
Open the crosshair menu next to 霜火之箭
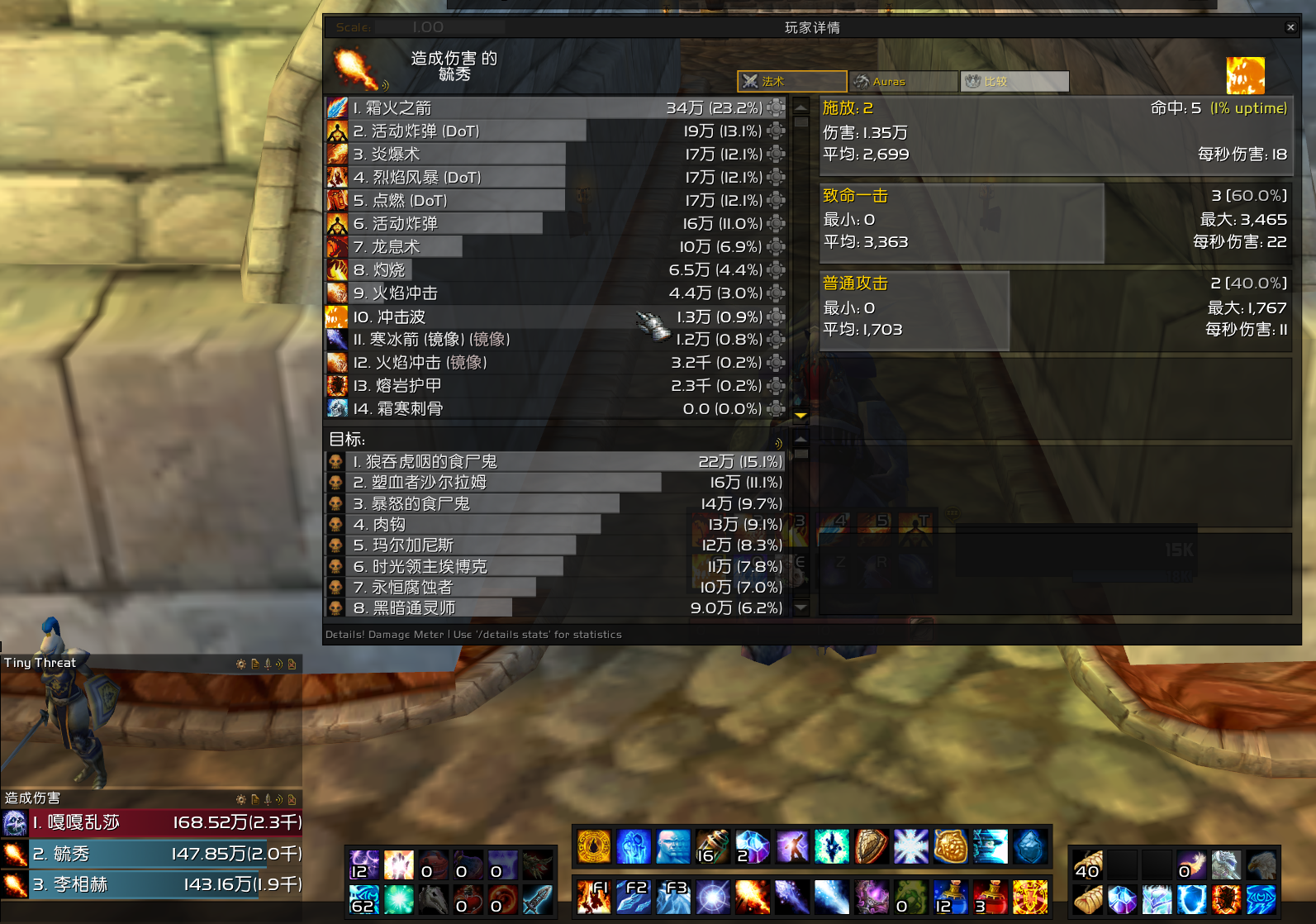775,107
